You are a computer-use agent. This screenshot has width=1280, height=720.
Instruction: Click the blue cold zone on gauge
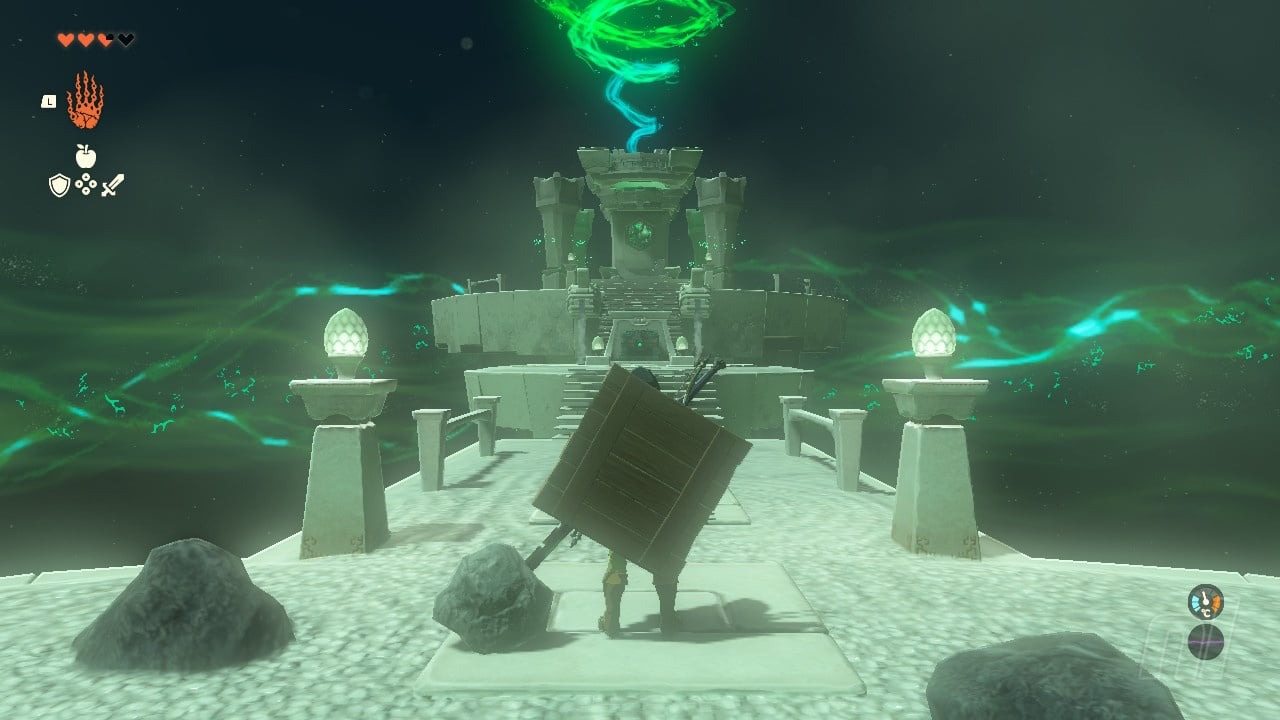1196,601
